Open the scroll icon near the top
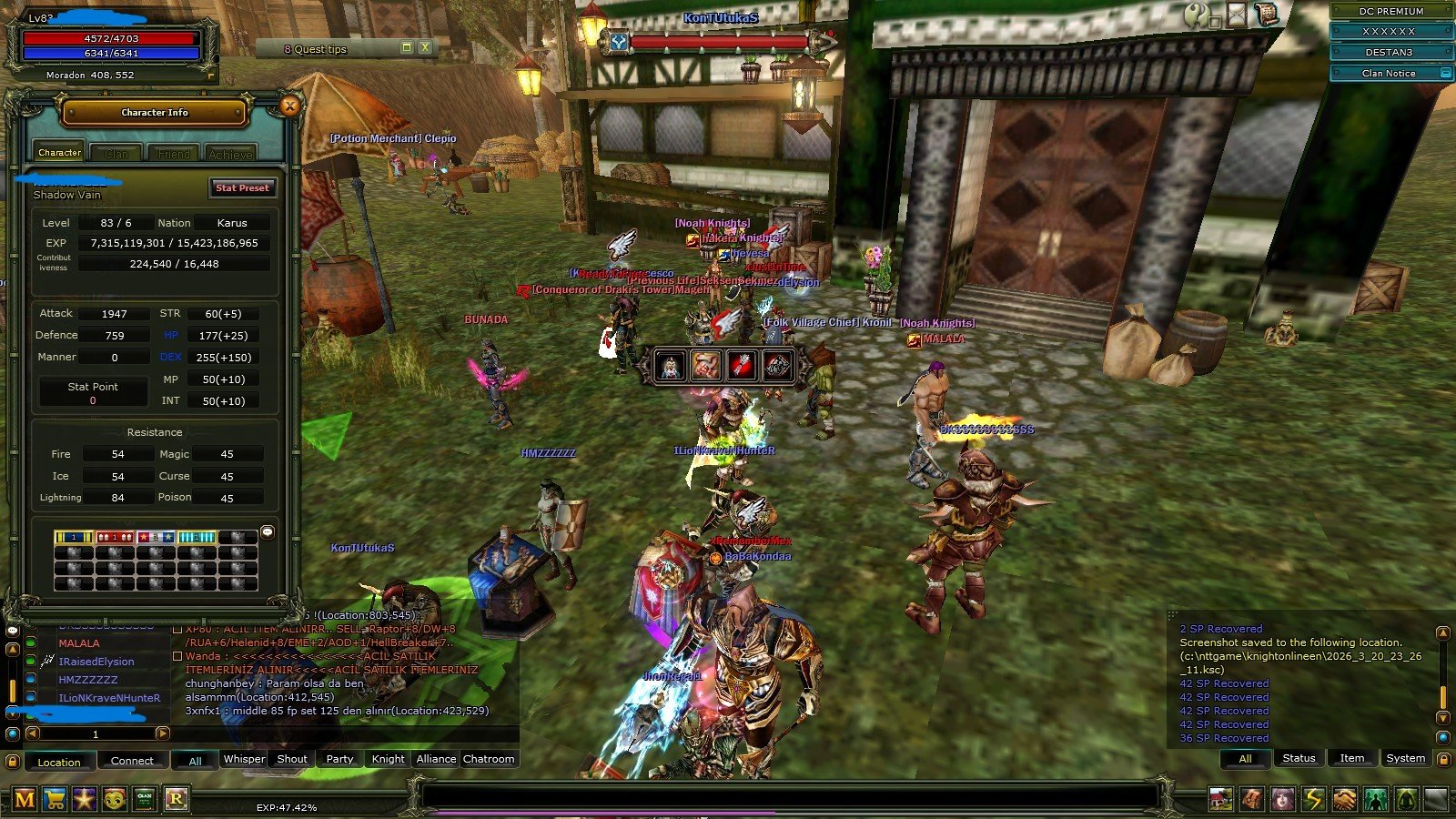The height and width of the screenshot is (819, 1456). click(1265, 14)
